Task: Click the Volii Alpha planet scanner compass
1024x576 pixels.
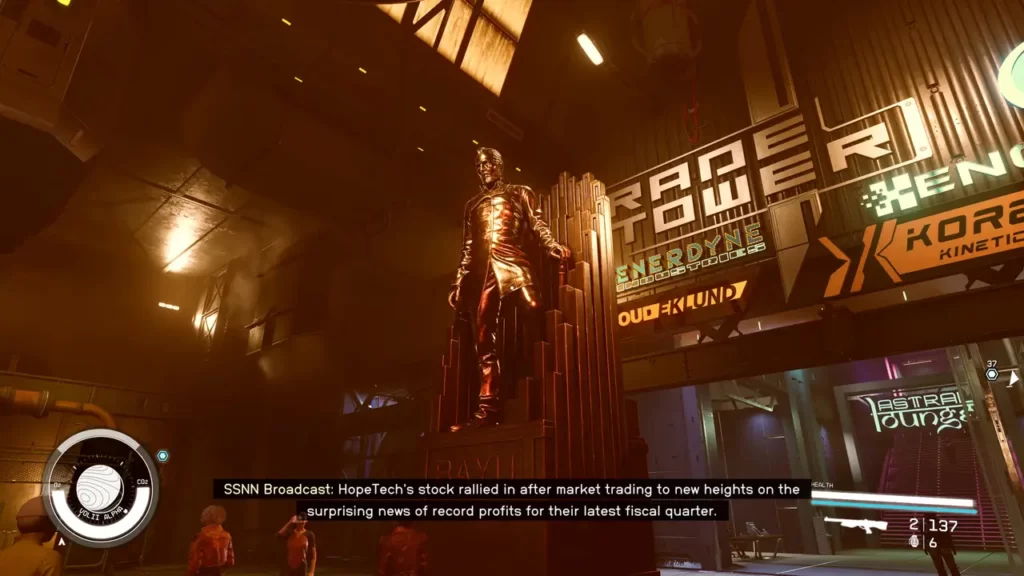Action: 100,488
